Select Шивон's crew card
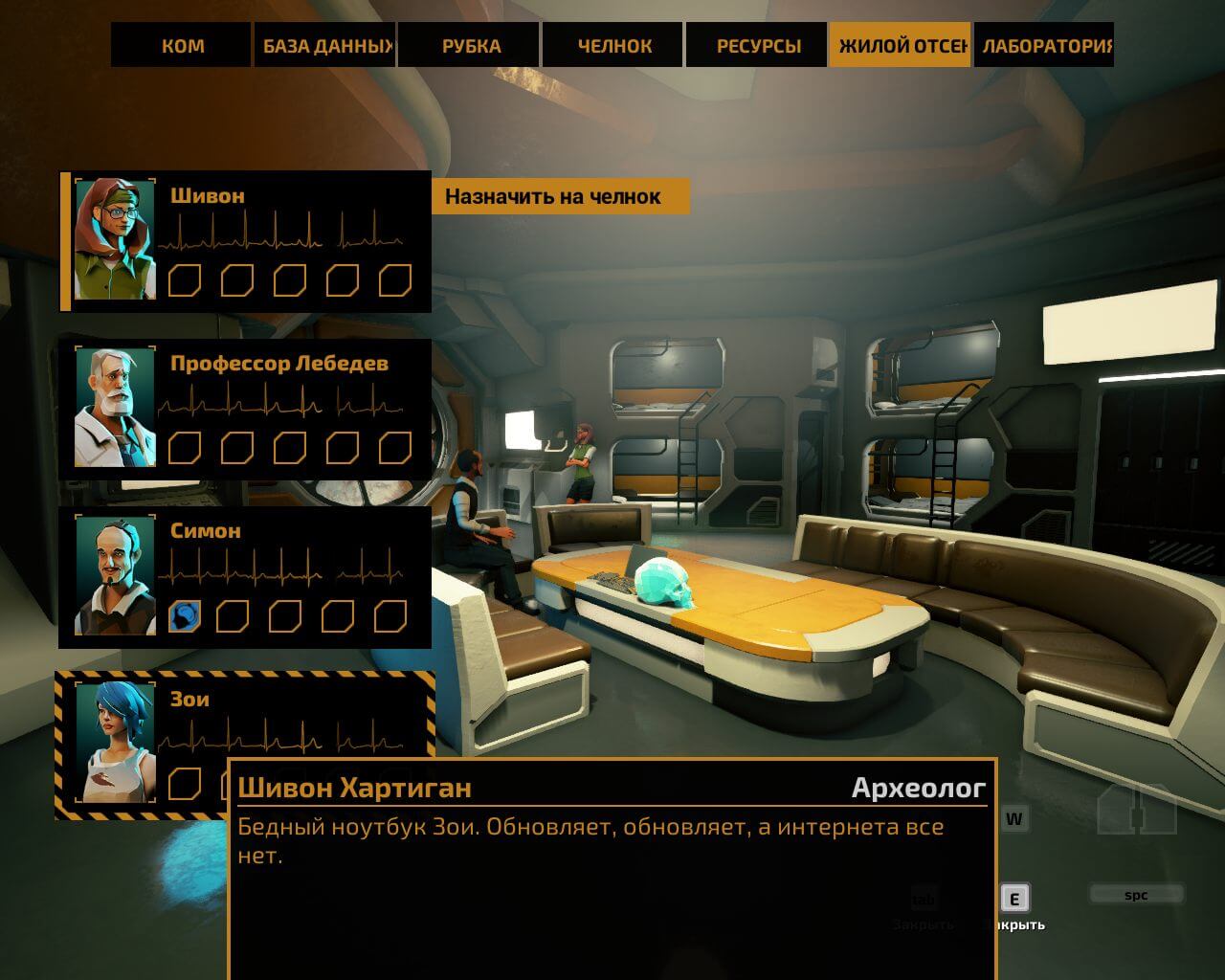Viewport: 1225px width, 980px height. 287,241
